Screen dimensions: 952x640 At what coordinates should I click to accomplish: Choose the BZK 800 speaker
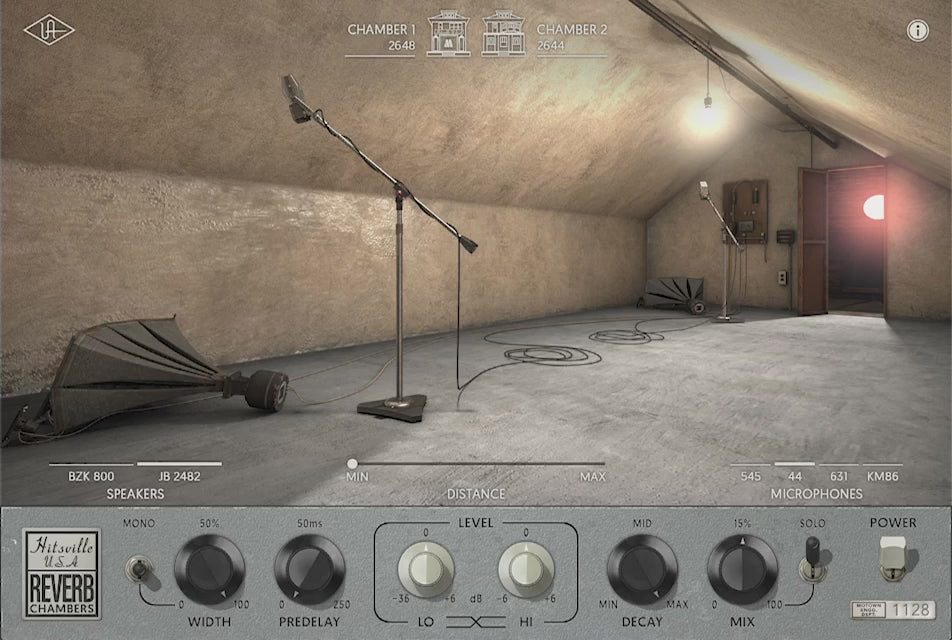point(92,476)
